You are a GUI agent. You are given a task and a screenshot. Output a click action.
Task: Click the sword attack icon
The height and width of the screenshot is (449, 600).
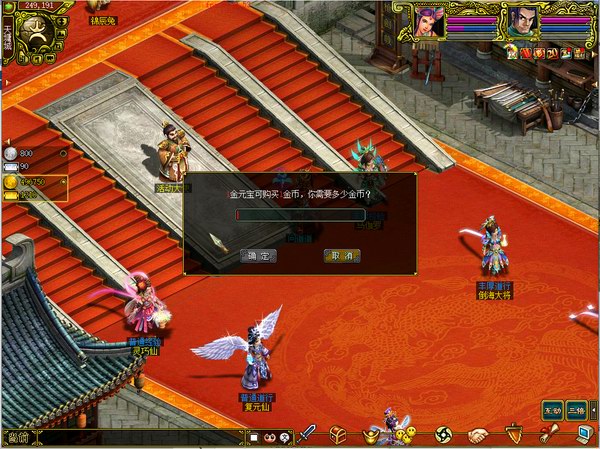coord(308,434)
